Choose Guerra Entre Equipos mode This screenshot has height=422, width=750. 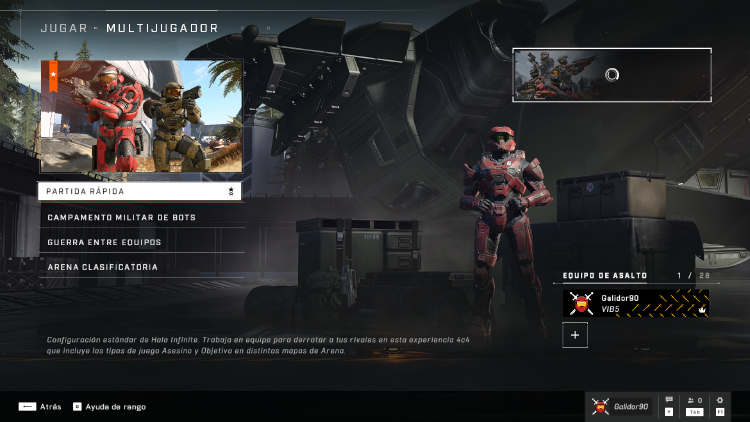[139, 242]
